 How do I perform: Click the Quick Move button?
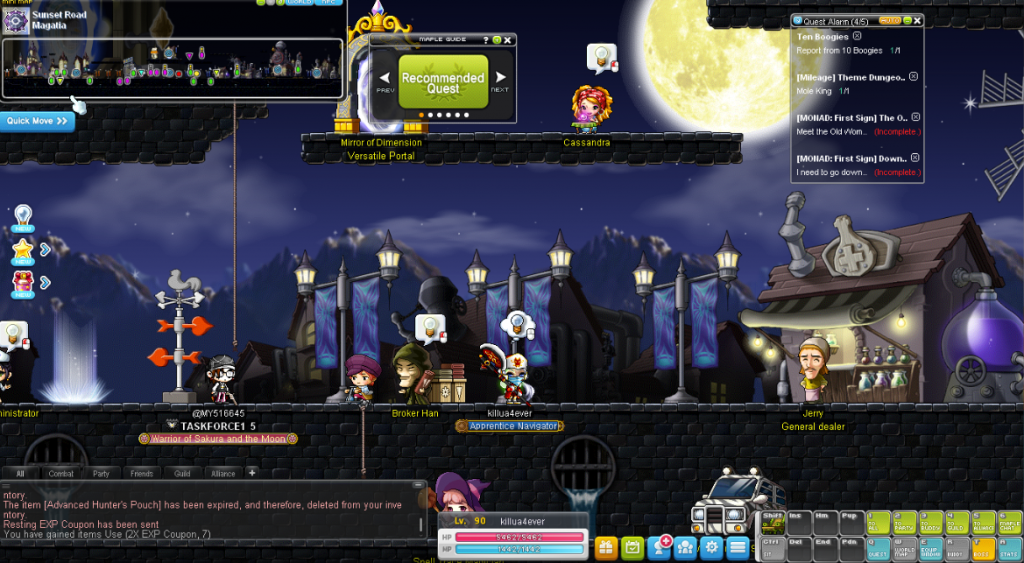point(37,121)
